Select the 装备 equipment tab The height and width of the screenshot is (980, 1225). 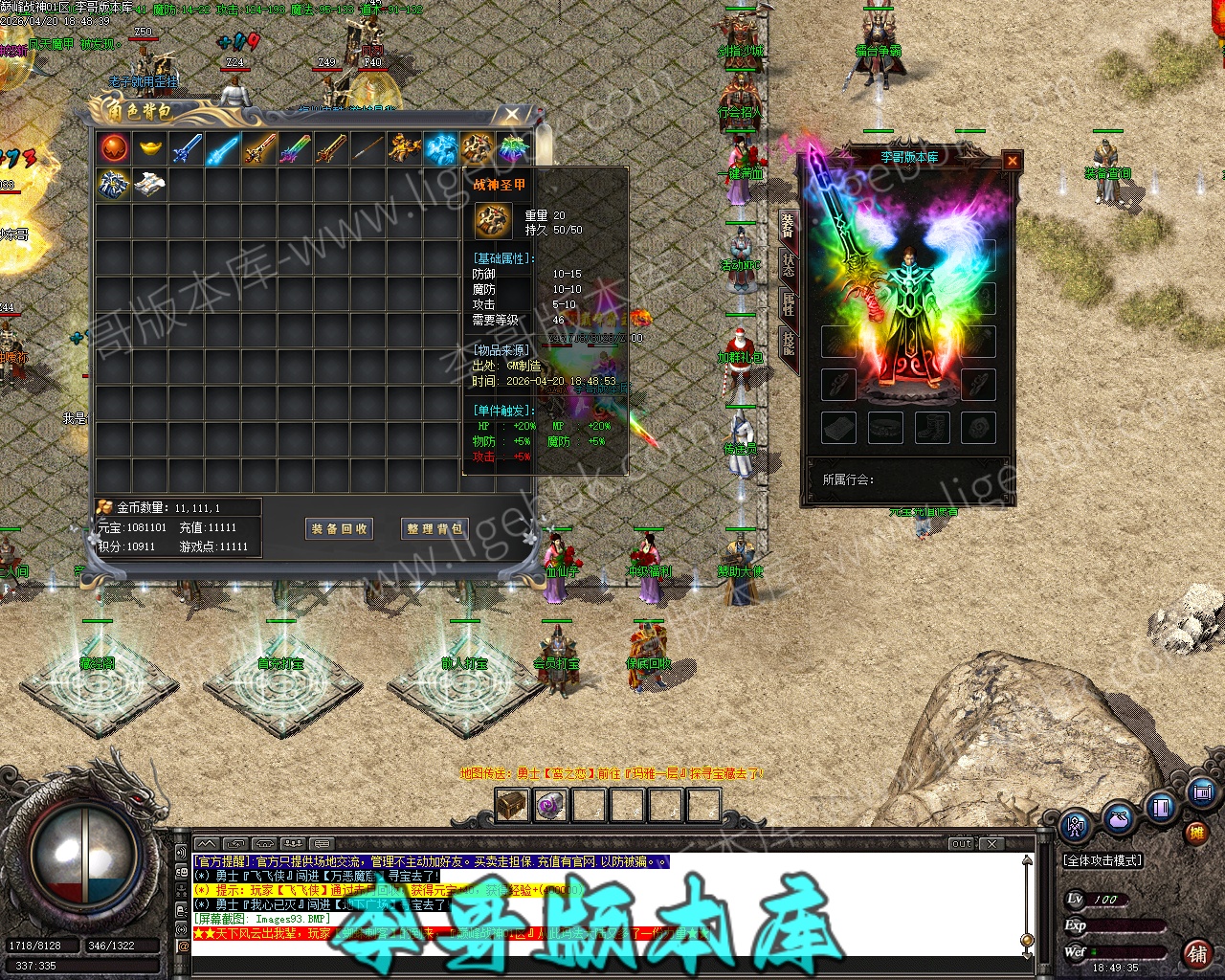click(x=789, y=225)
